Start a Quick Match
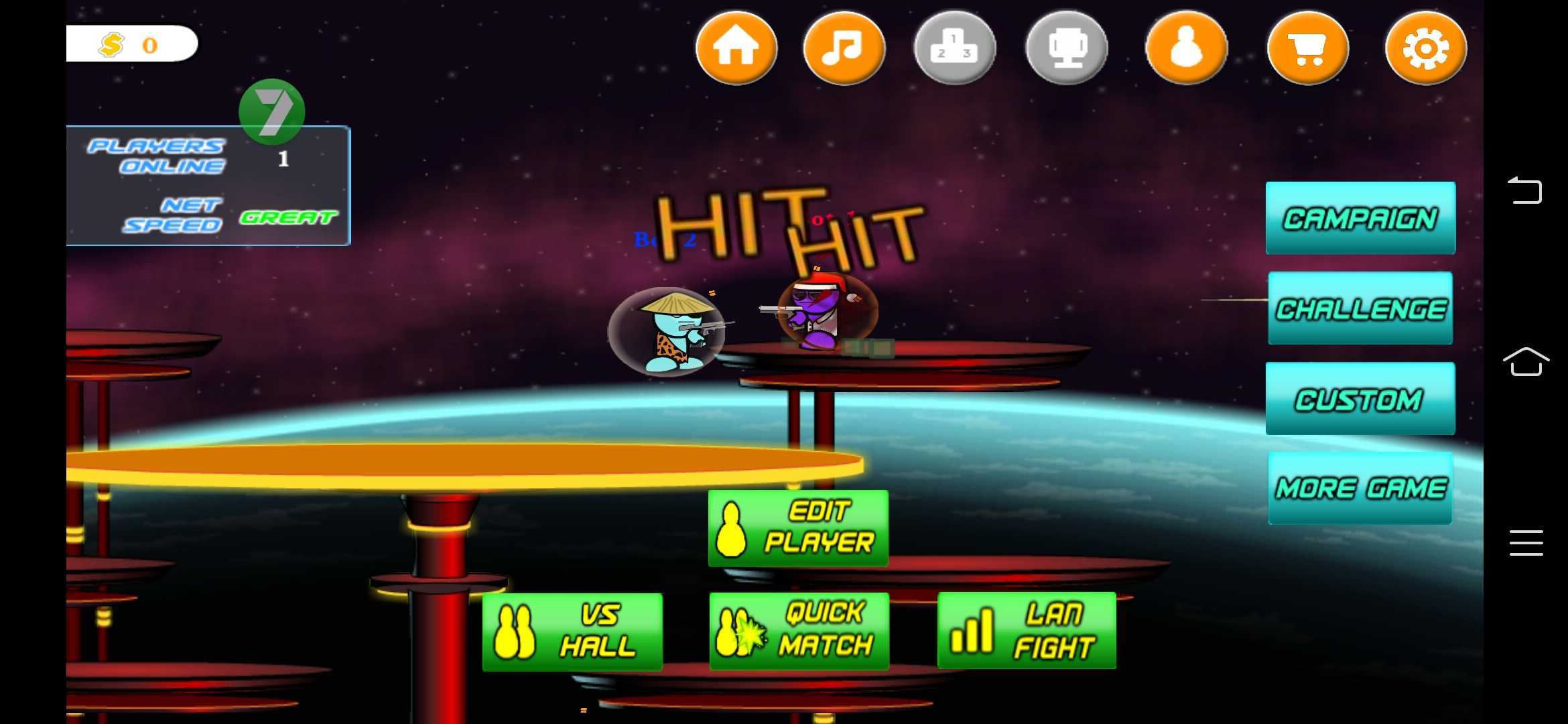The height and width of the screenshot is (724, 1568). pyautogui.click(x=799, y=630)
